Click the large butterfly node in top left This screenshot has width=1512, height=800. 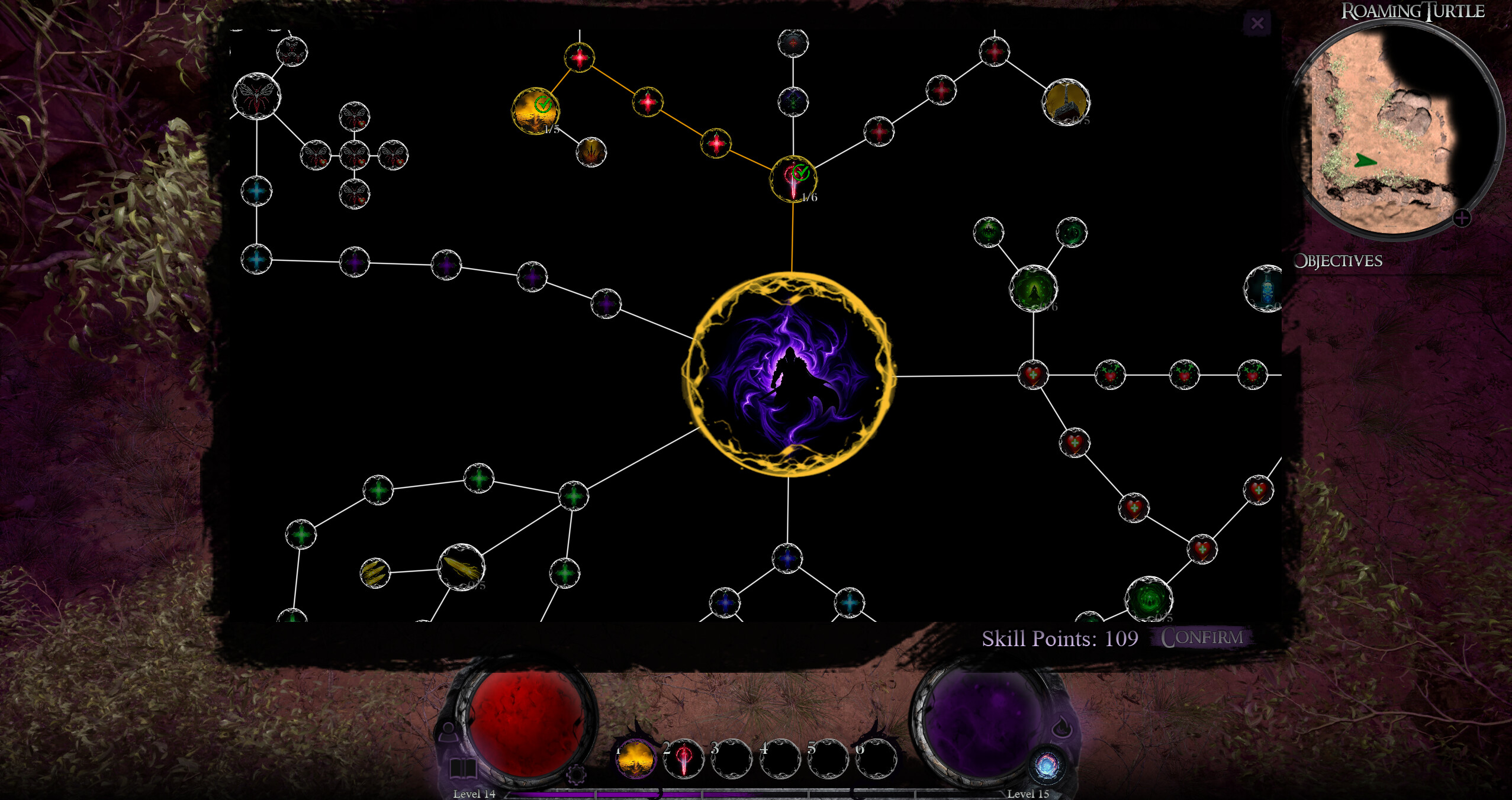257,98
